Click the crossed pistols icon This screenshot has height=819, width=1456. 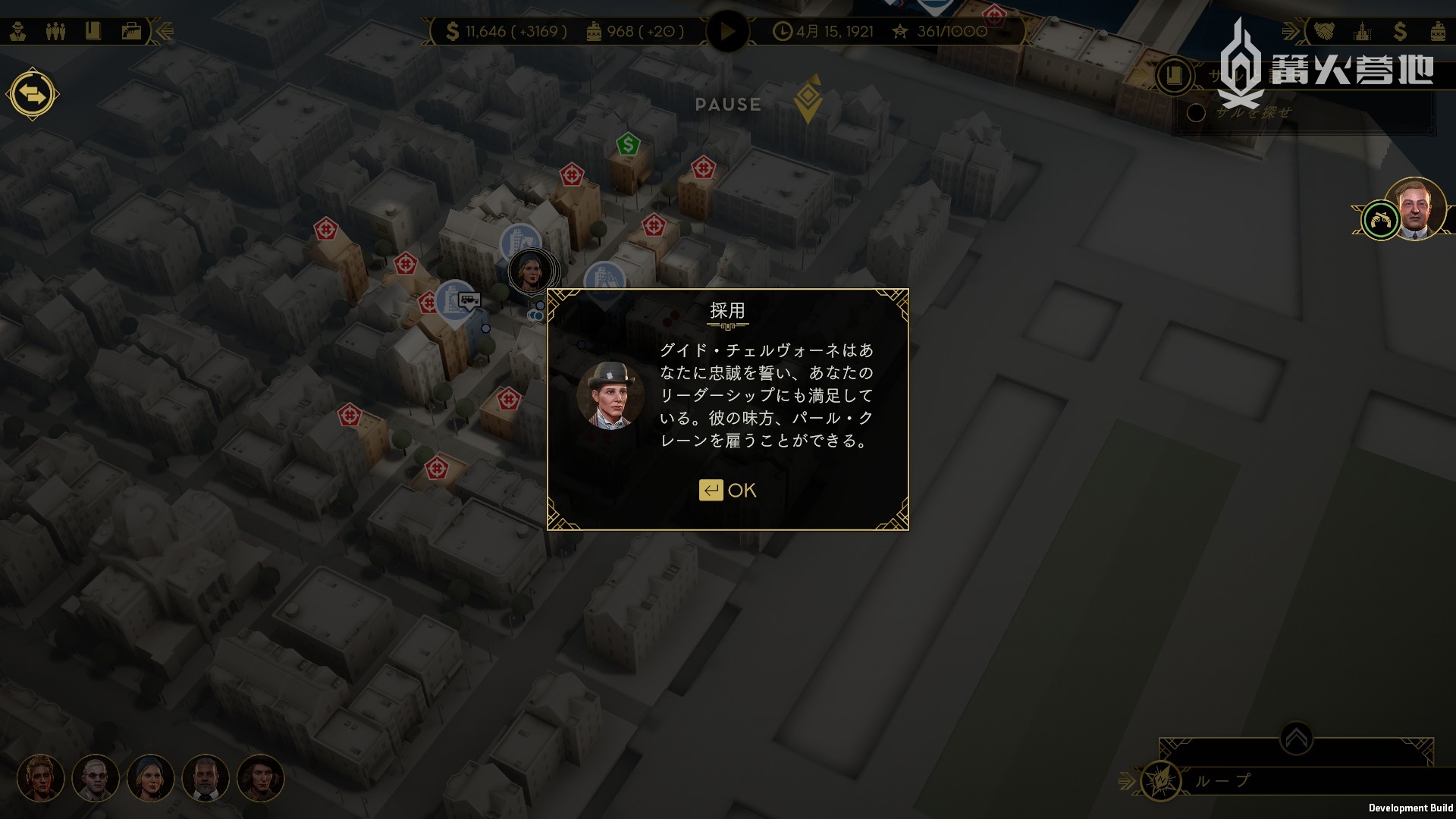pos(1380,221)
